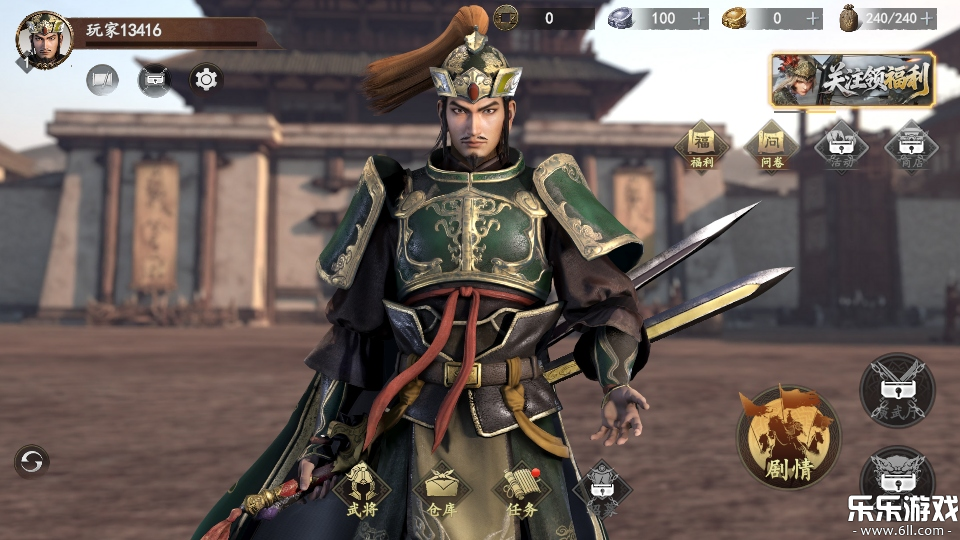Add gold ingots with the plus button
The width and height of the screenshot is (960, 540).
click(x=813, y=18)
